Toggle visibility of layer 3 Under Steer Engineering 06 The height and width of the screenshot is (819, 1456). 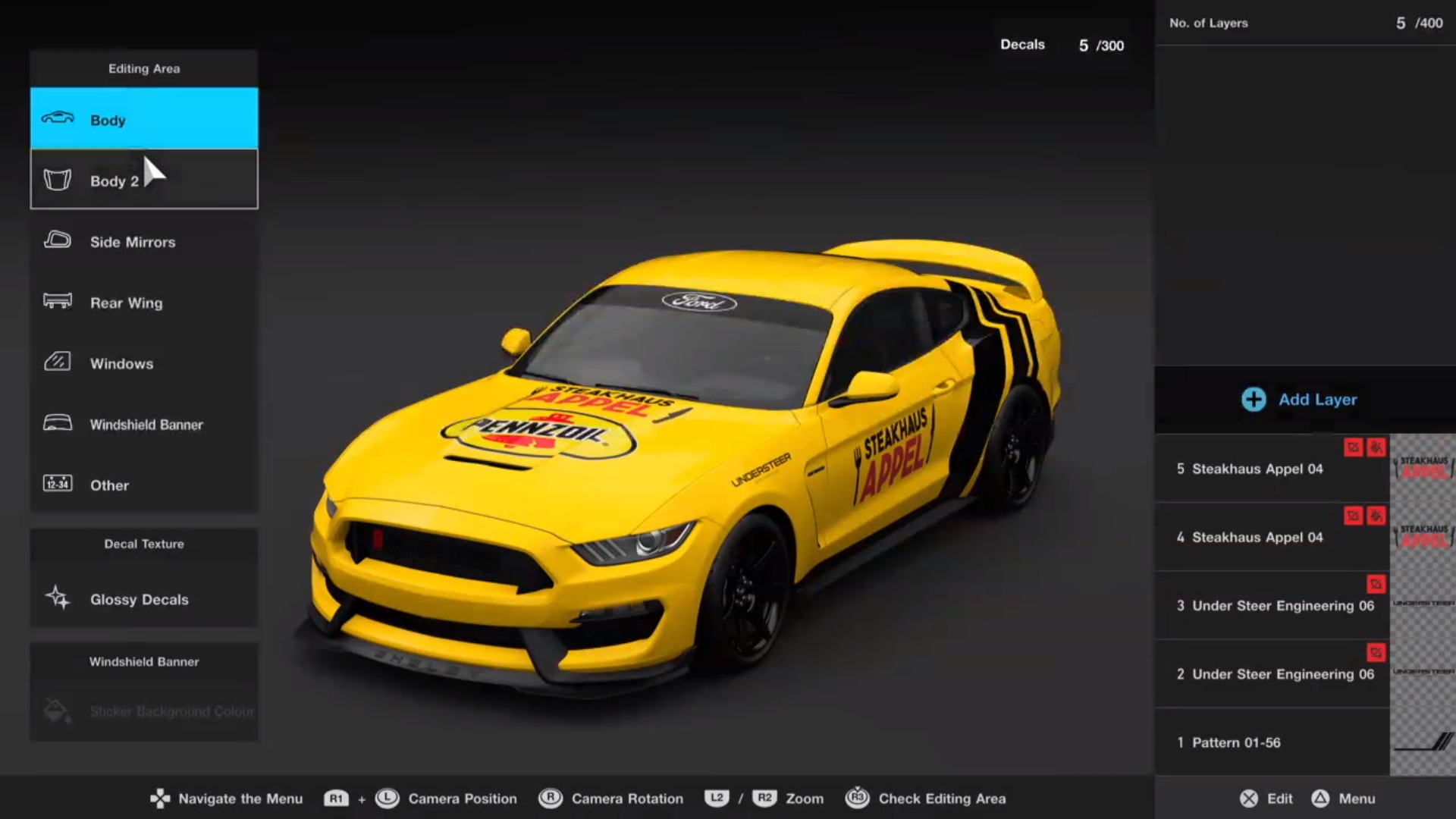(1378, 584)
